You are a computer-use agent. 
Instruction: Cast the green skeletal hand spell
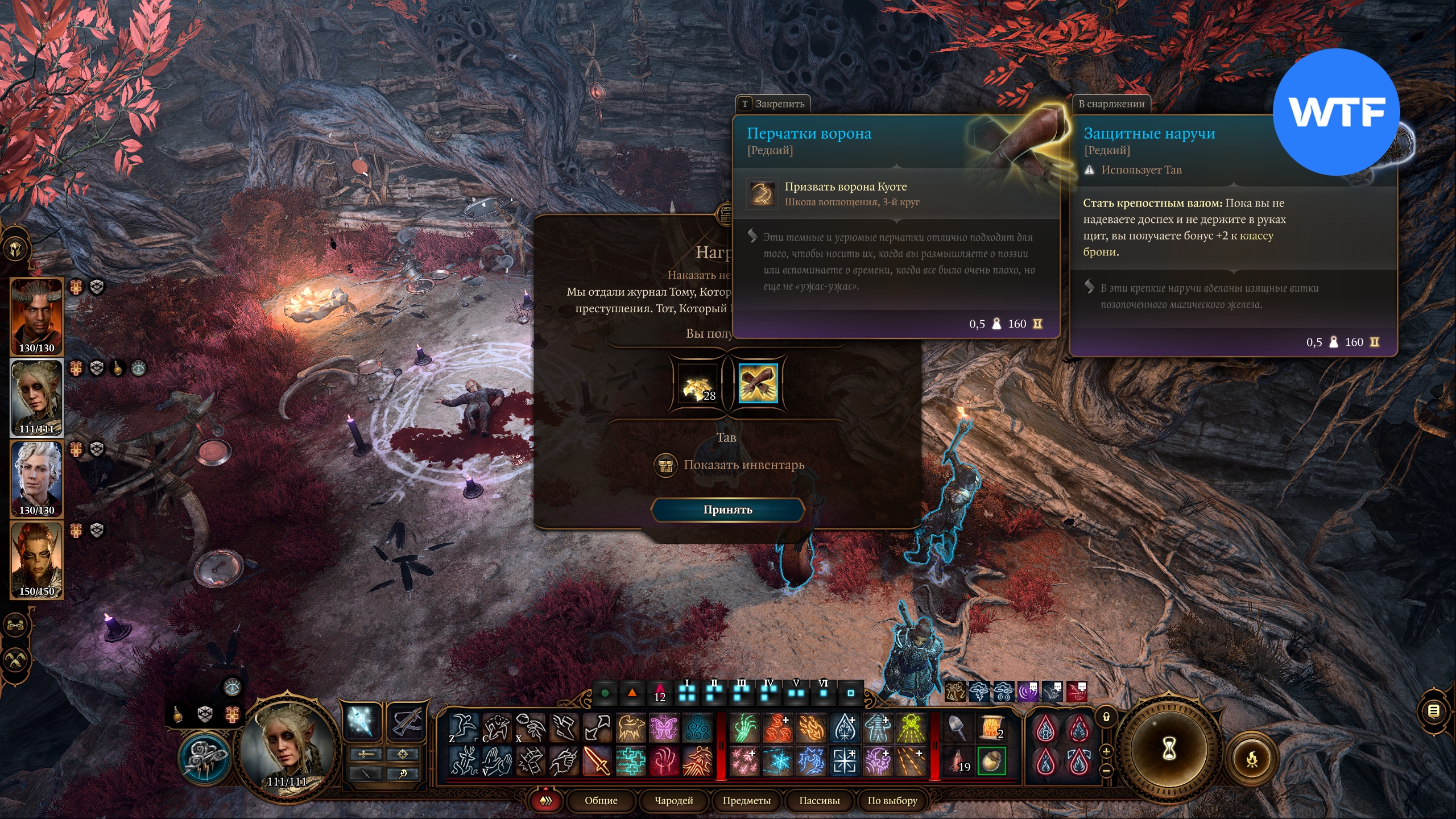click(744, 728)
